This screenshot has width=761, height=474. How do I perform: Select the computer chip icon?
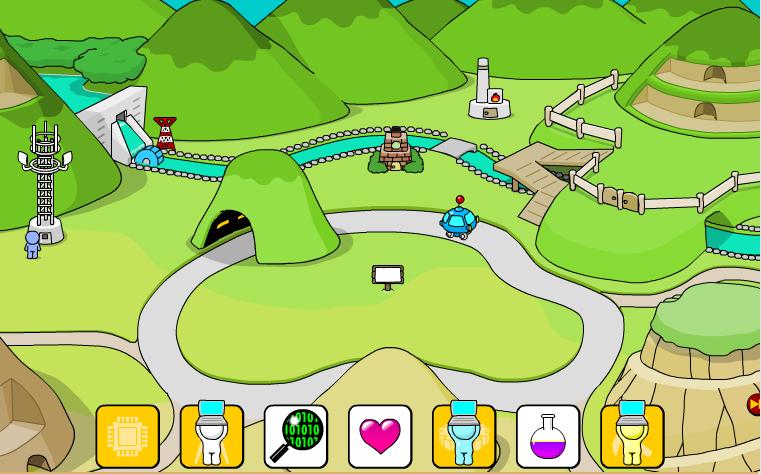[x=128, y=436]
